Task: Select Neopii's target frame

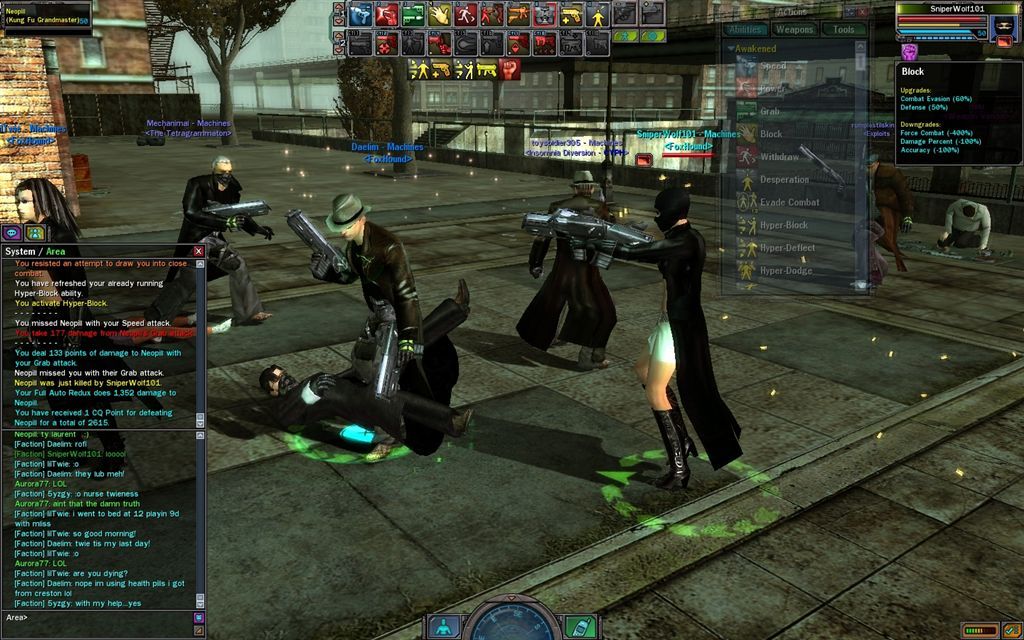Action: tap(45, 14)
